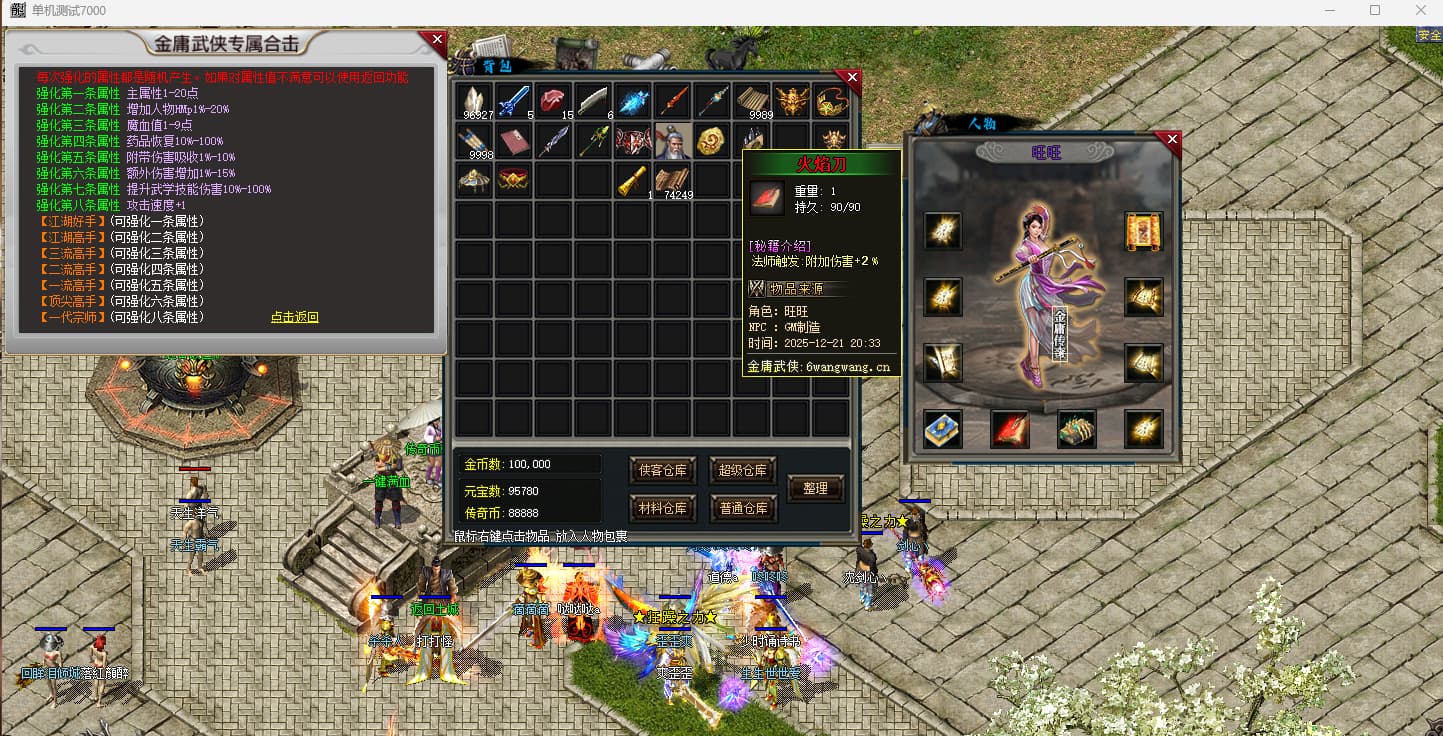The width and height of the screenshot is (1443, 736).
Task: Select the orange scroll equipment slot
Action: (x=1143, y=231)
